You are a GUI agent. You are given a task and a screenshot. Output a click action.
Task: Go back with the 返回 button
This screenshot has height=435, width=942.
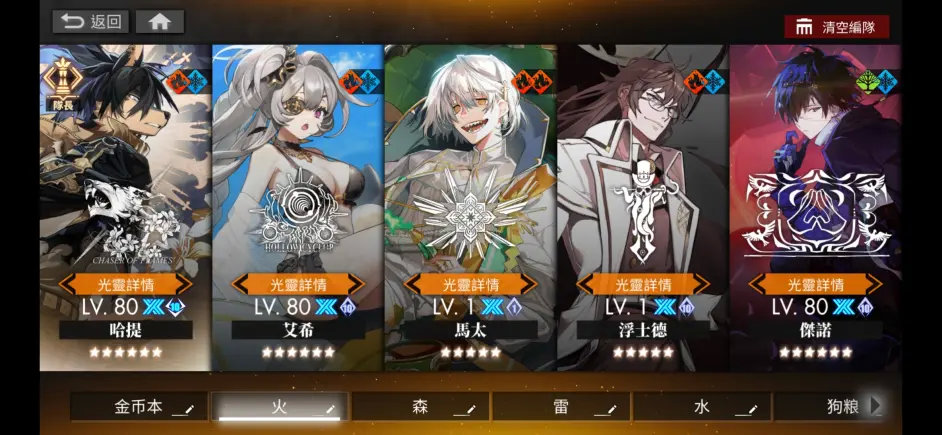coord(91,21)
